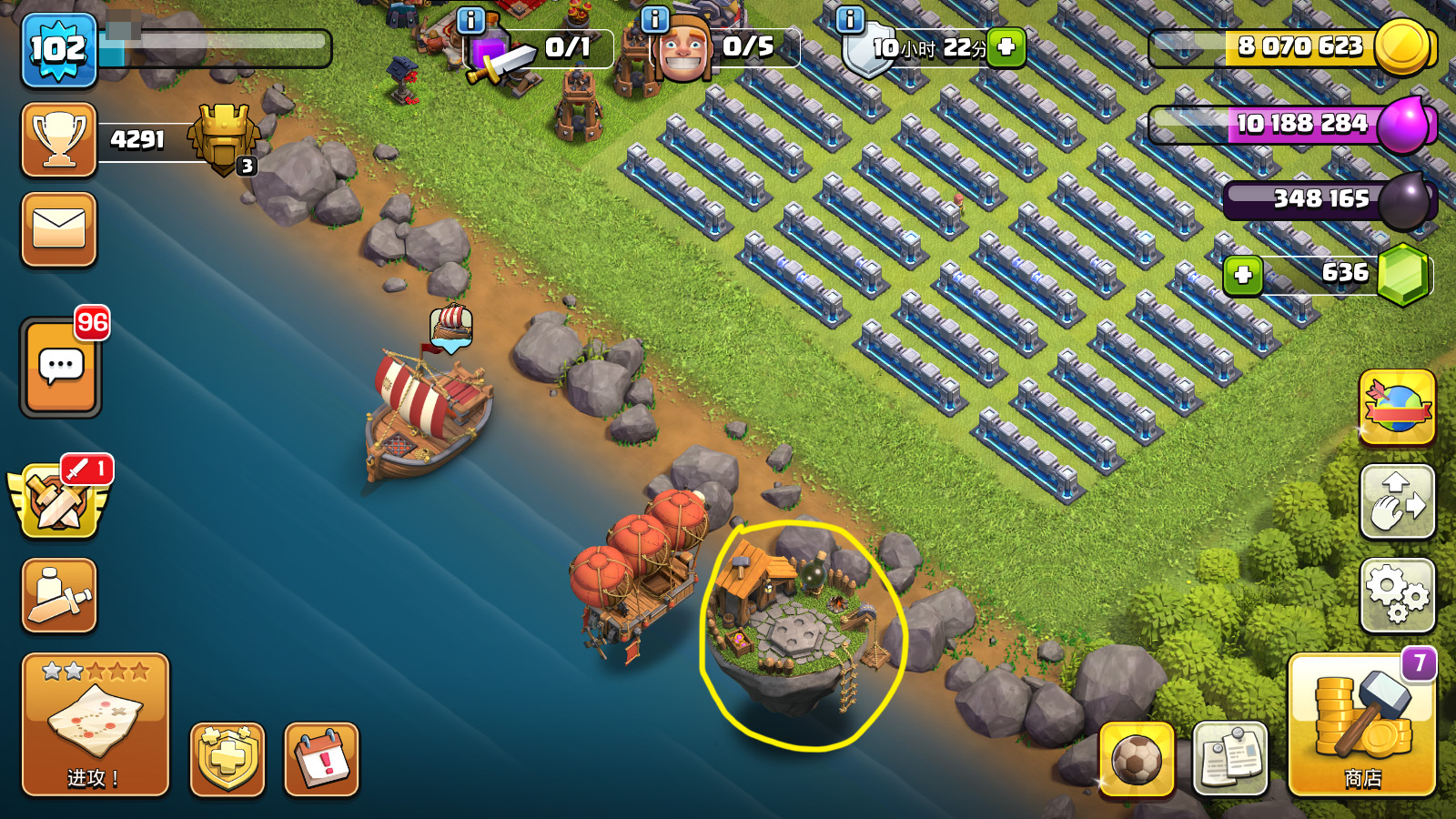This screenshot has width=1456, height=819.
Task: Show info above the 0/1 sword counter
Action: [x=470, y=19]
